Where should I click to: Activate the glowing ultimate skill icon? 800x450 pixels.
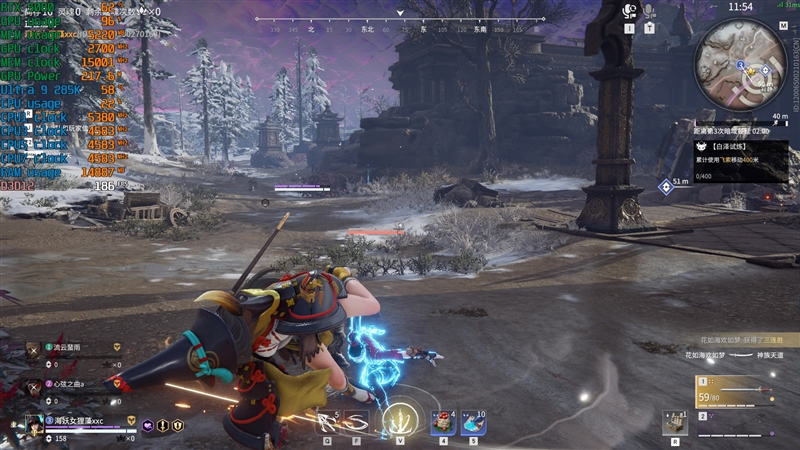click(x=401, y=420)
